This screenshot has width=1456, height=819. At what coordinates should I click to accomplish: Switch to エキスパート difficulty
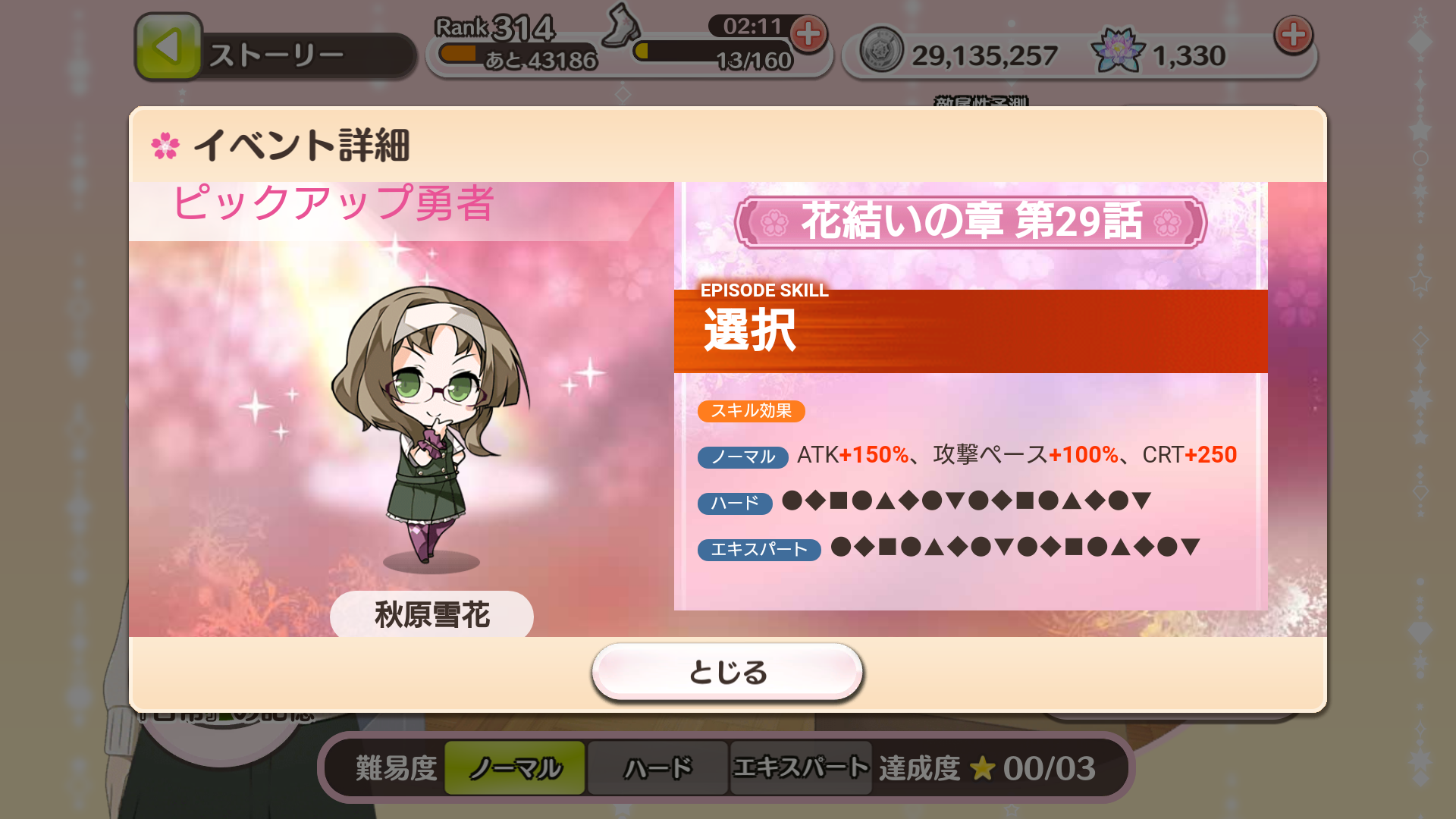coord(800,768)
